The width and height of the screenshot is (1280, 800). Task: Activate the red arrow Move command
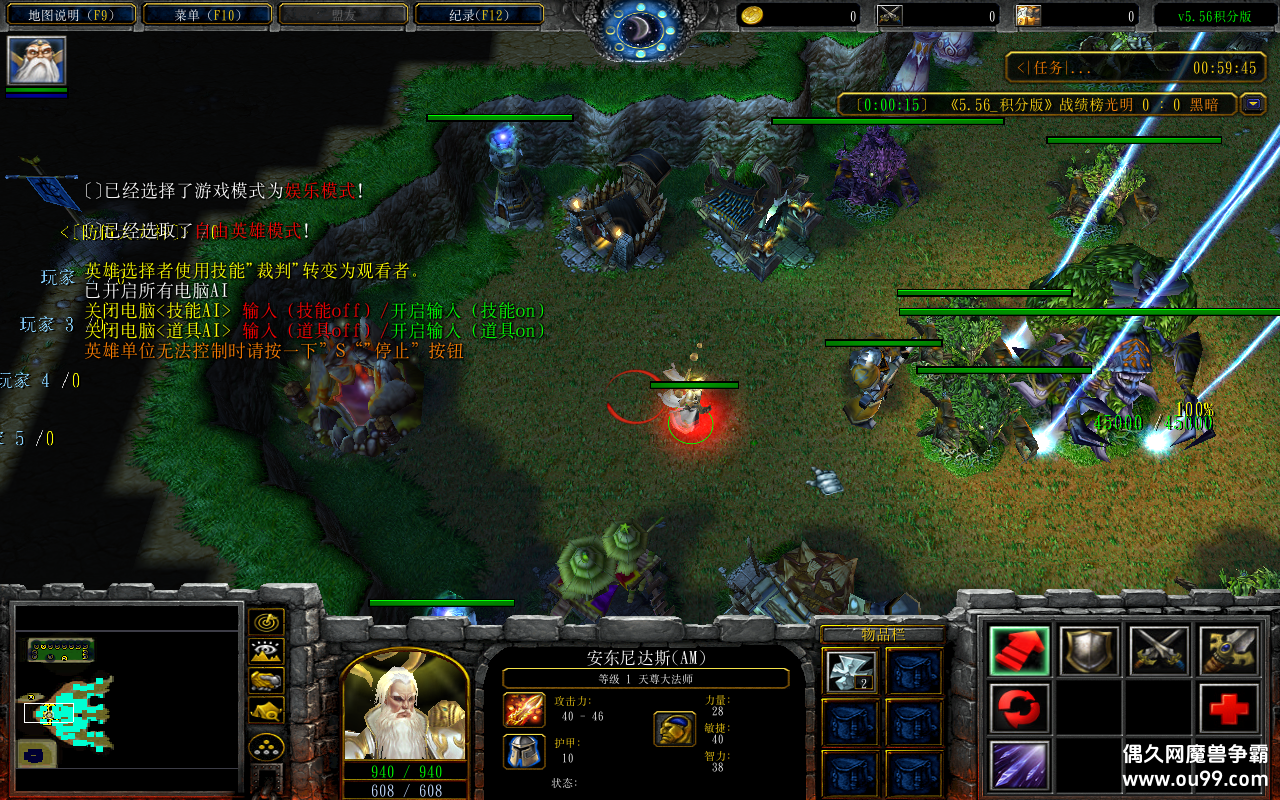point(1020,651)
